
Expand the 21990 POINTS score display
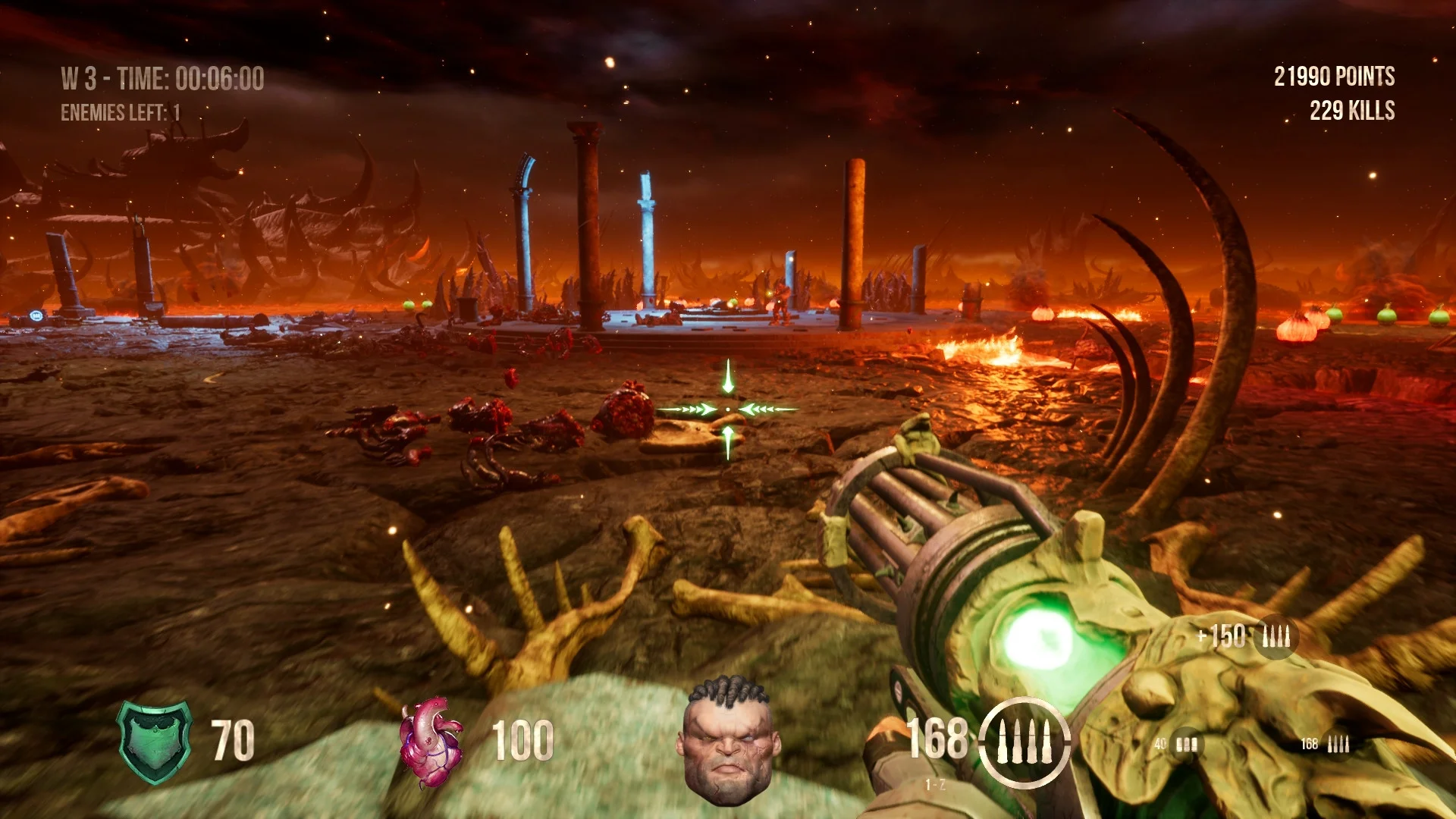pos(1333,76)
